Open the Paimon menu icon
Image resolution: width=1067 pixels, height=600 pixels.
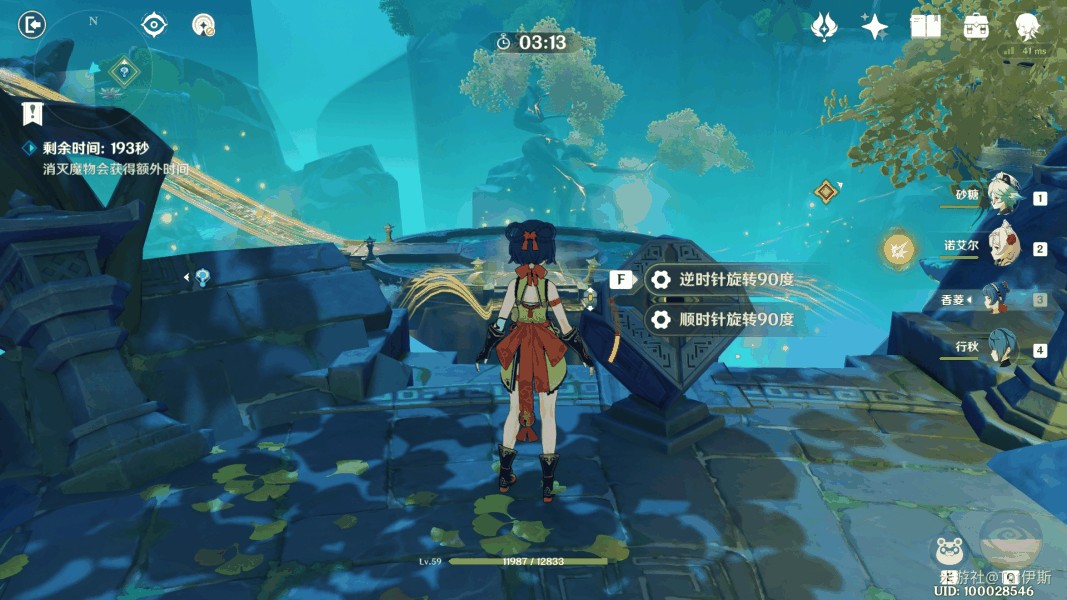(1028, 27)
